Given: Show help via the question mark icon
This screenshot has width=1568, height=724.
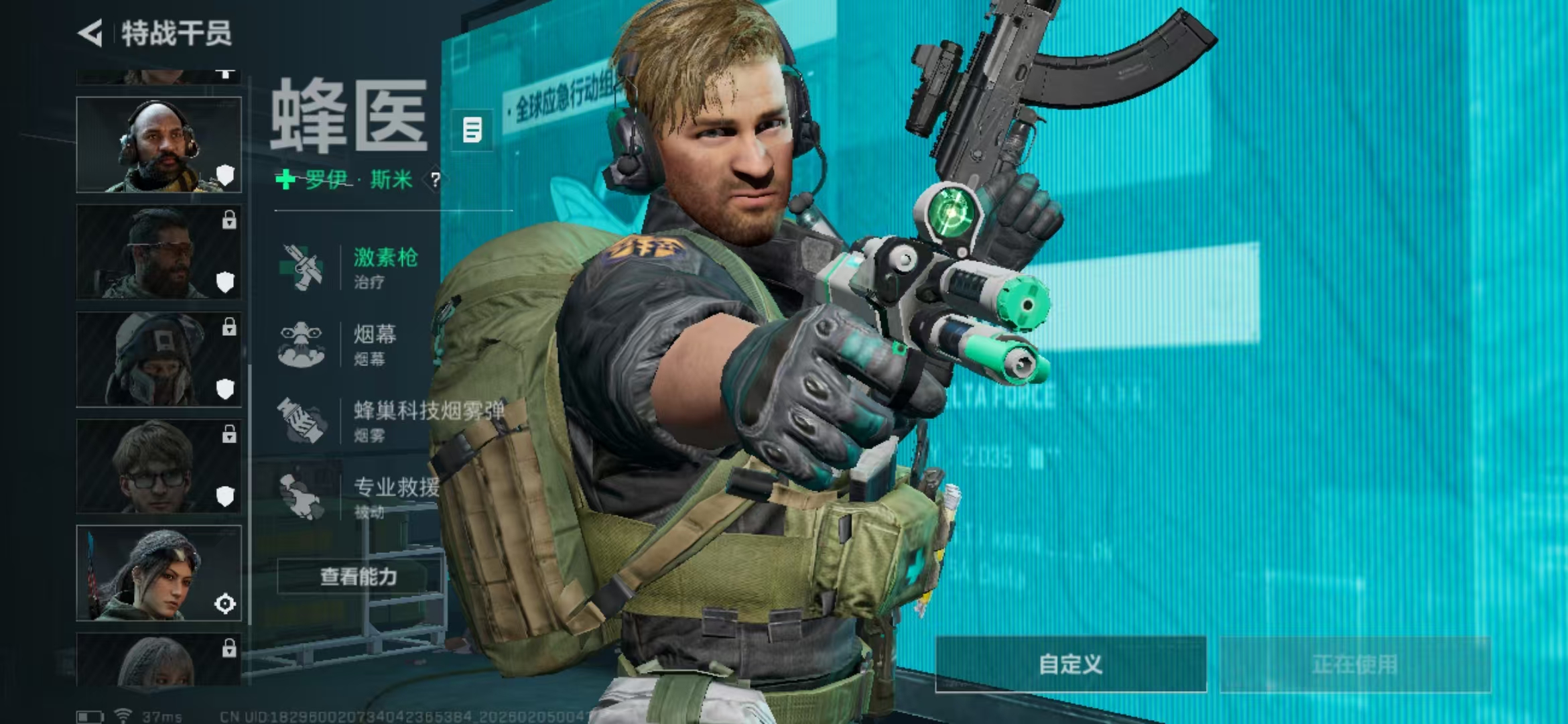Looking at the screenshot, I should coord(436,180).
